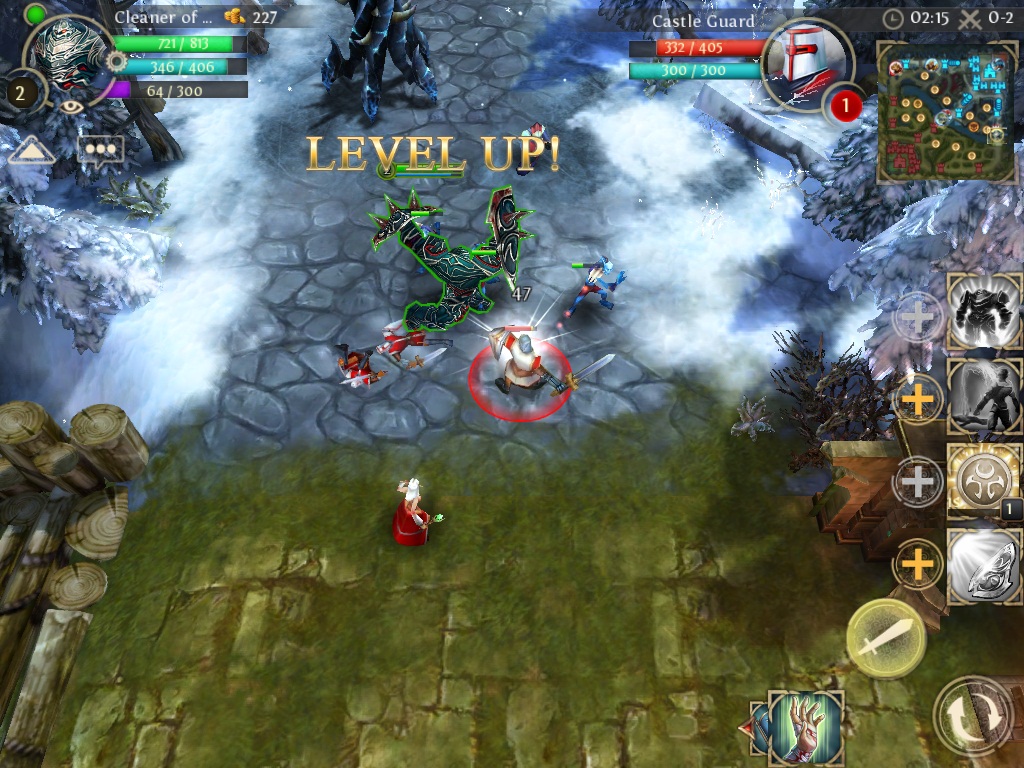Tap the triangle up-arrow button
Image resolution: width=1024 pixels, height=768 pixels.
coord(32,151)
